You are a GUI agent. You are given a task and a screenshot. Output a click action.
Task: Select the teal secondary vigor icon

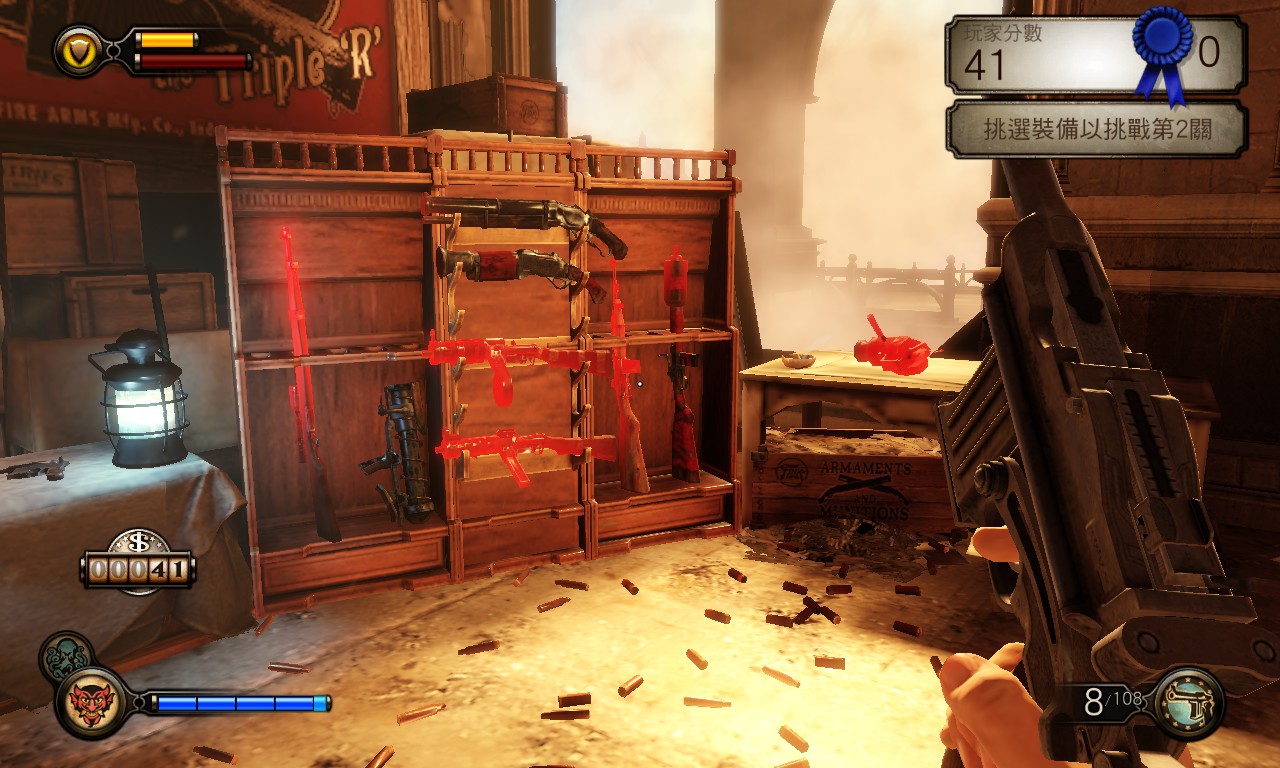pos(64,656)
